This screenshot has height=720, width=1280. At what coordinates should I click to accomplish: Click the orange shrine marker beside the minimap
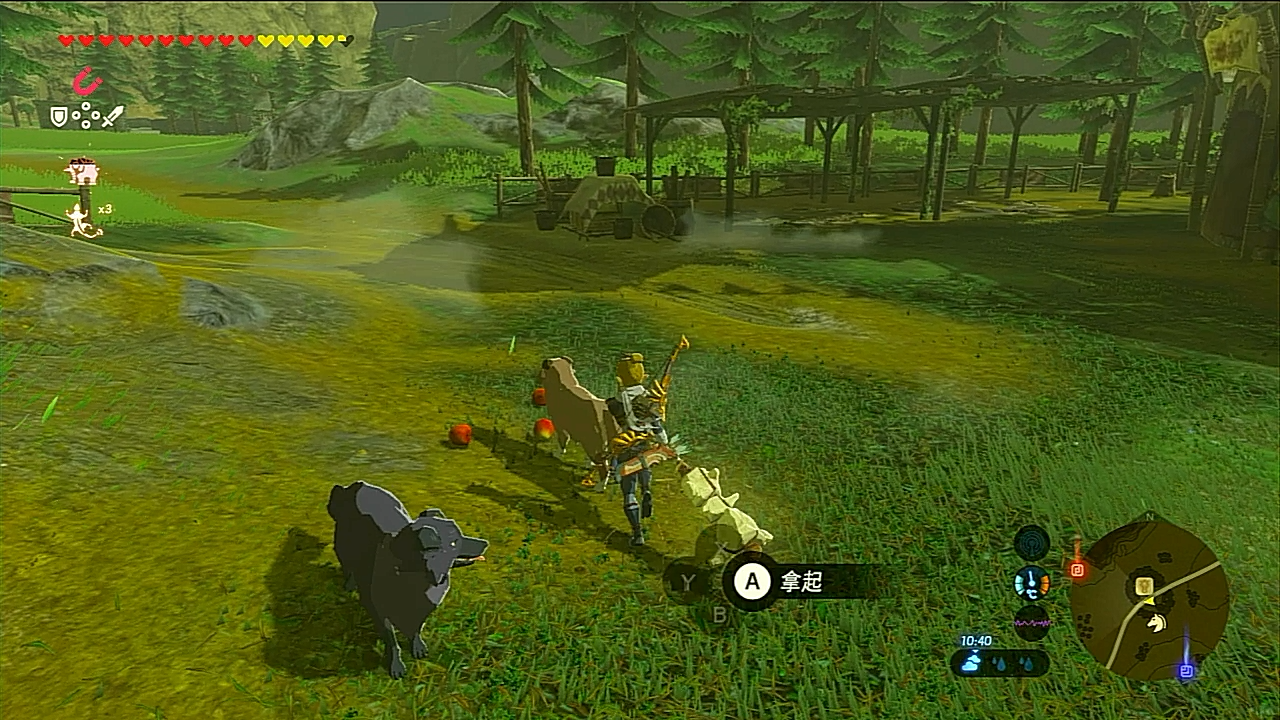pos(1077,569)
